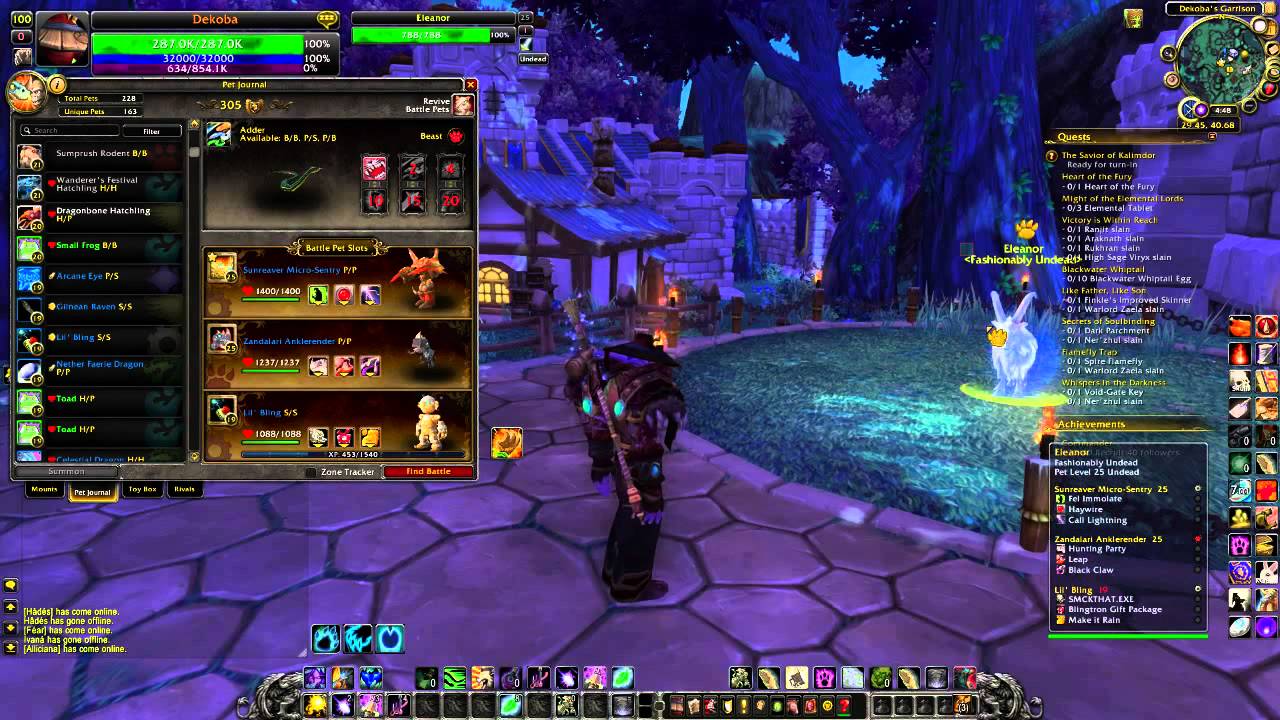Toggle the Zone Tracker checkbox
The height and width of the screenshot is (720, 1280).
pyautogui.click(x=310, y=470)
